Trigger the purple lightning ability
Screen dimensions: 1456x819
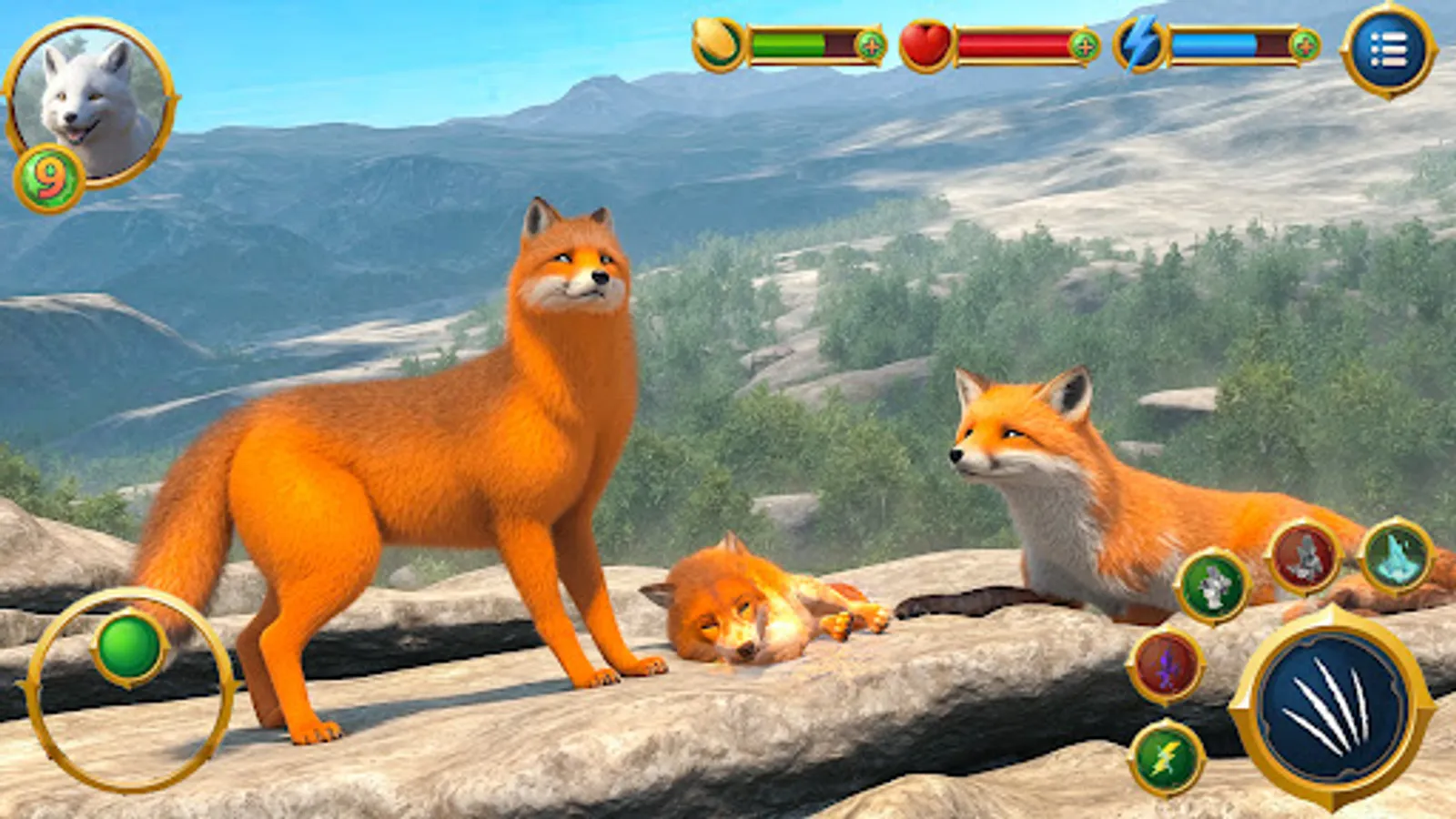coord(1166,664)
